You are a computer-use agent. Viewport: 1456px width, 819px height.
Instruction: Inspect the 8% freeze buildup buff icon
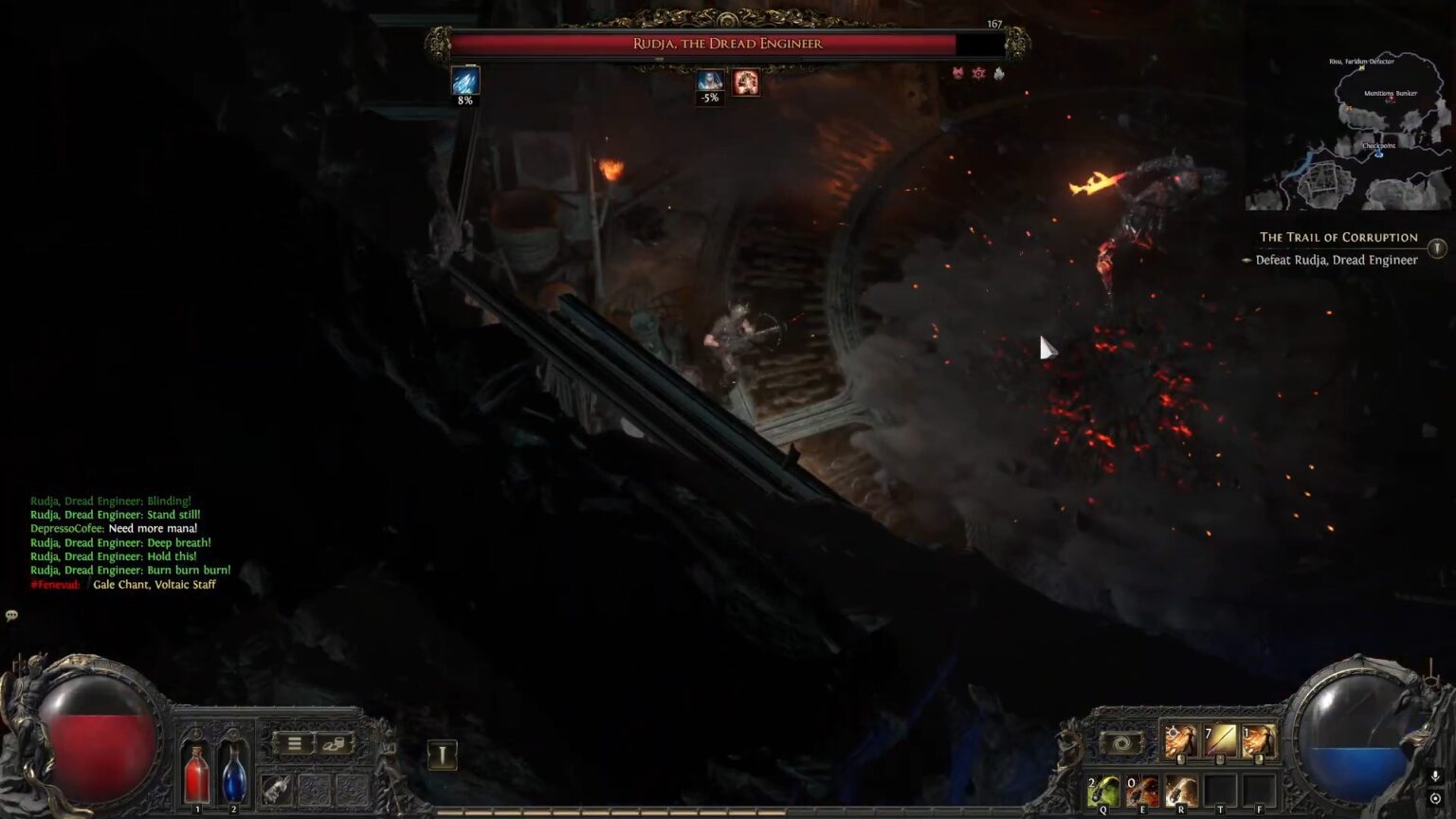[x=464, y=82]
